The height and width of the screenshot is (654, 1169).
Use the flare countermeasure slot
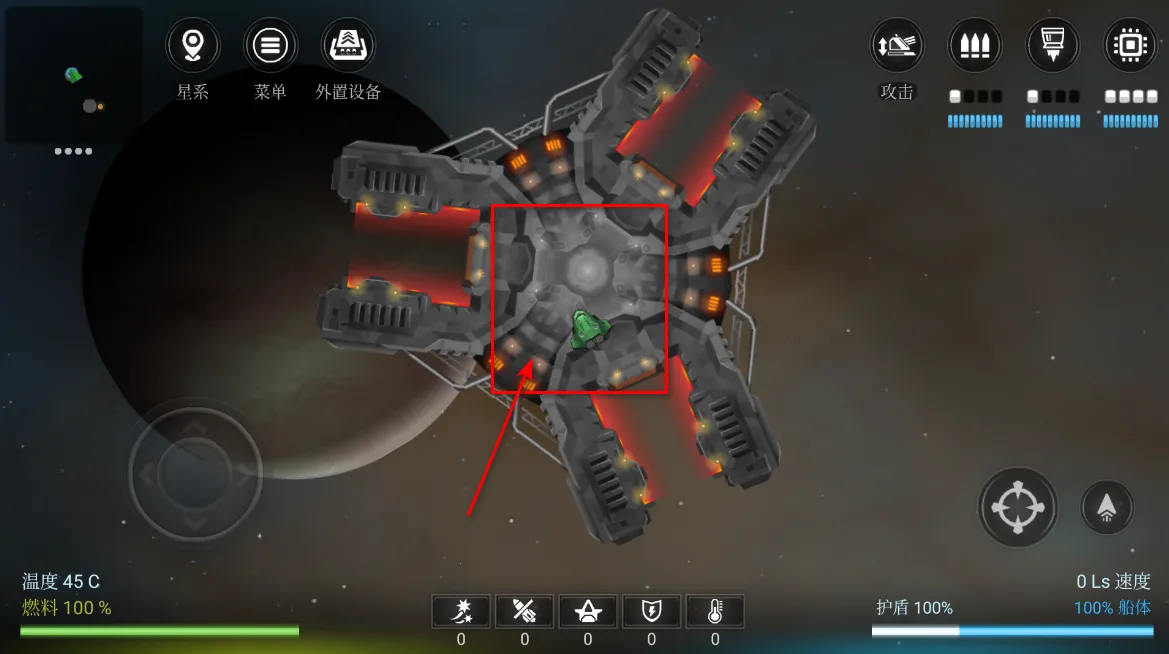click(x=461, y=611)
